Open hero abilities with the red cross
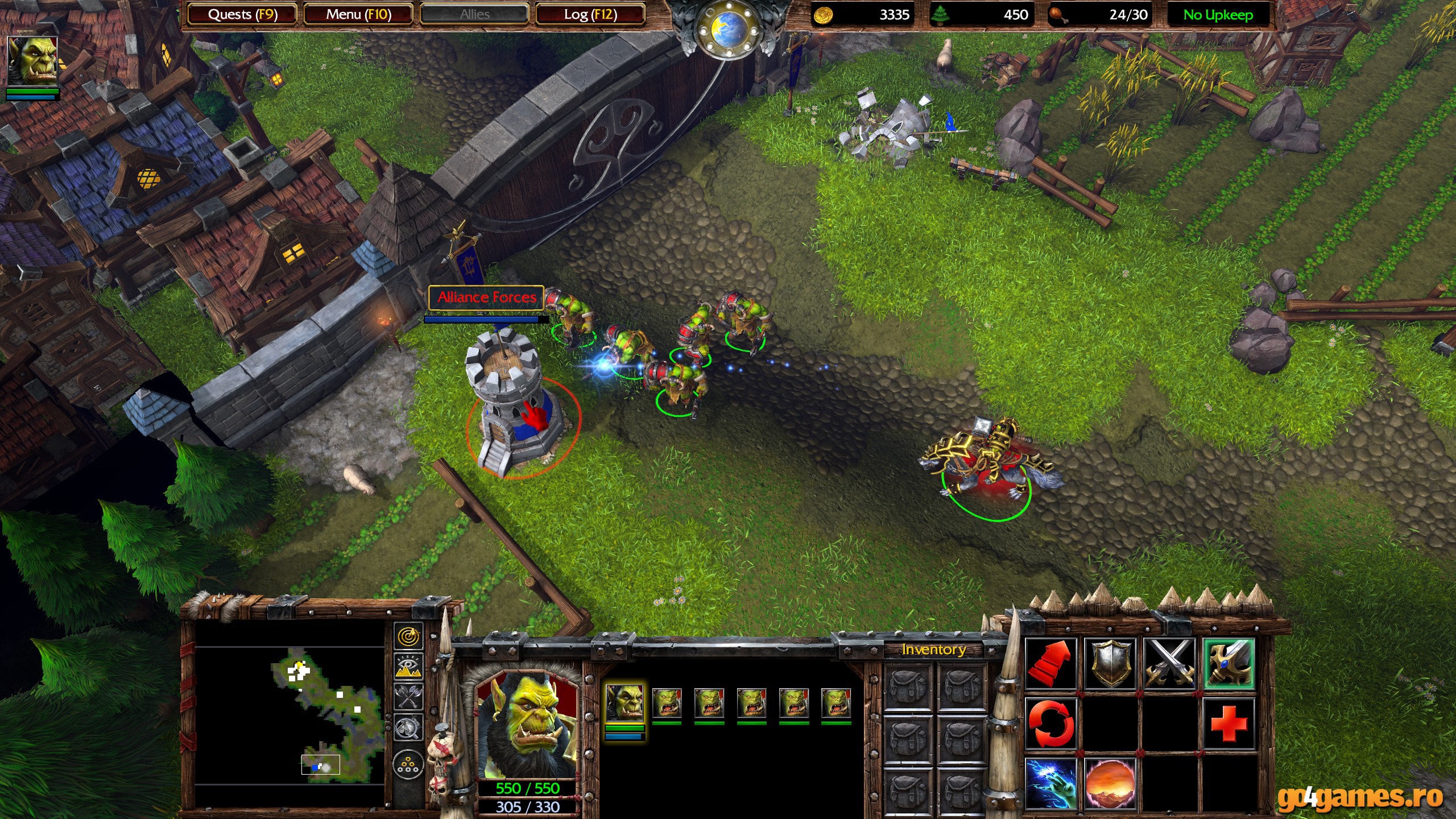The height and width of the screenshot is (819, 1456). tap(1228, 723)
